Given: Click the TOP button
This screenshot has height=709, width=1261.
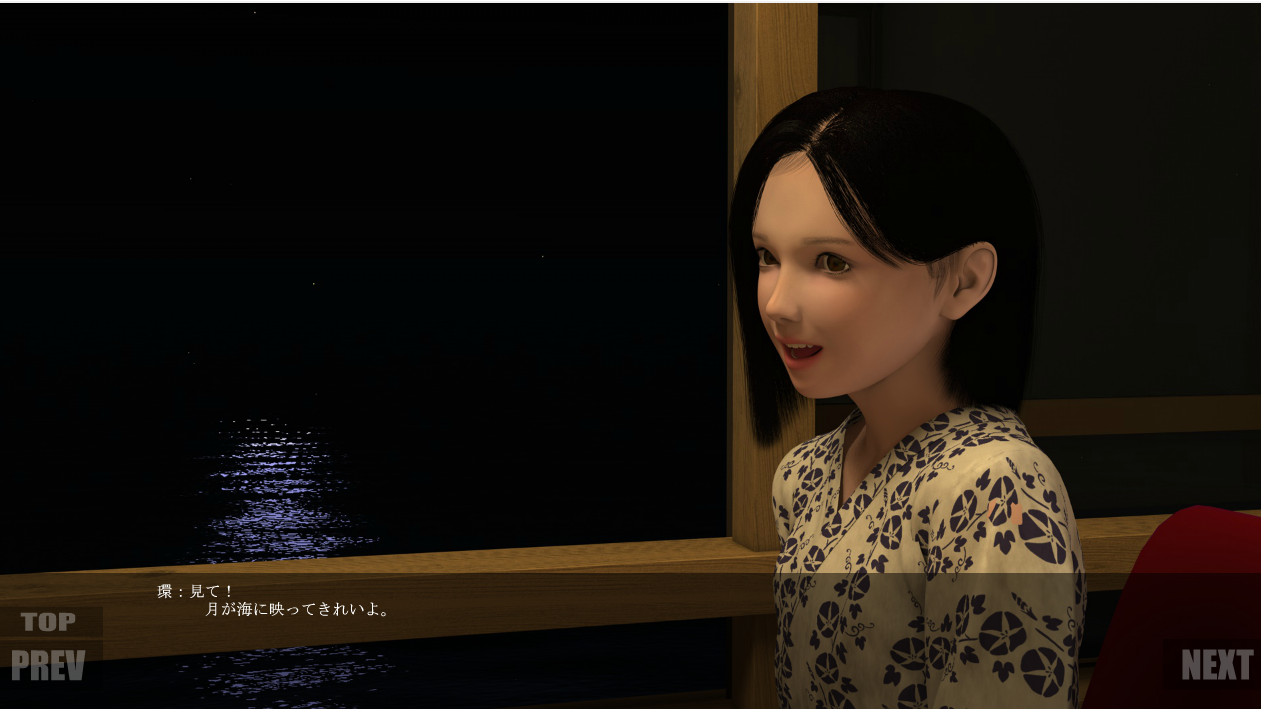Looking at the screenshot, I should [48, 622].
